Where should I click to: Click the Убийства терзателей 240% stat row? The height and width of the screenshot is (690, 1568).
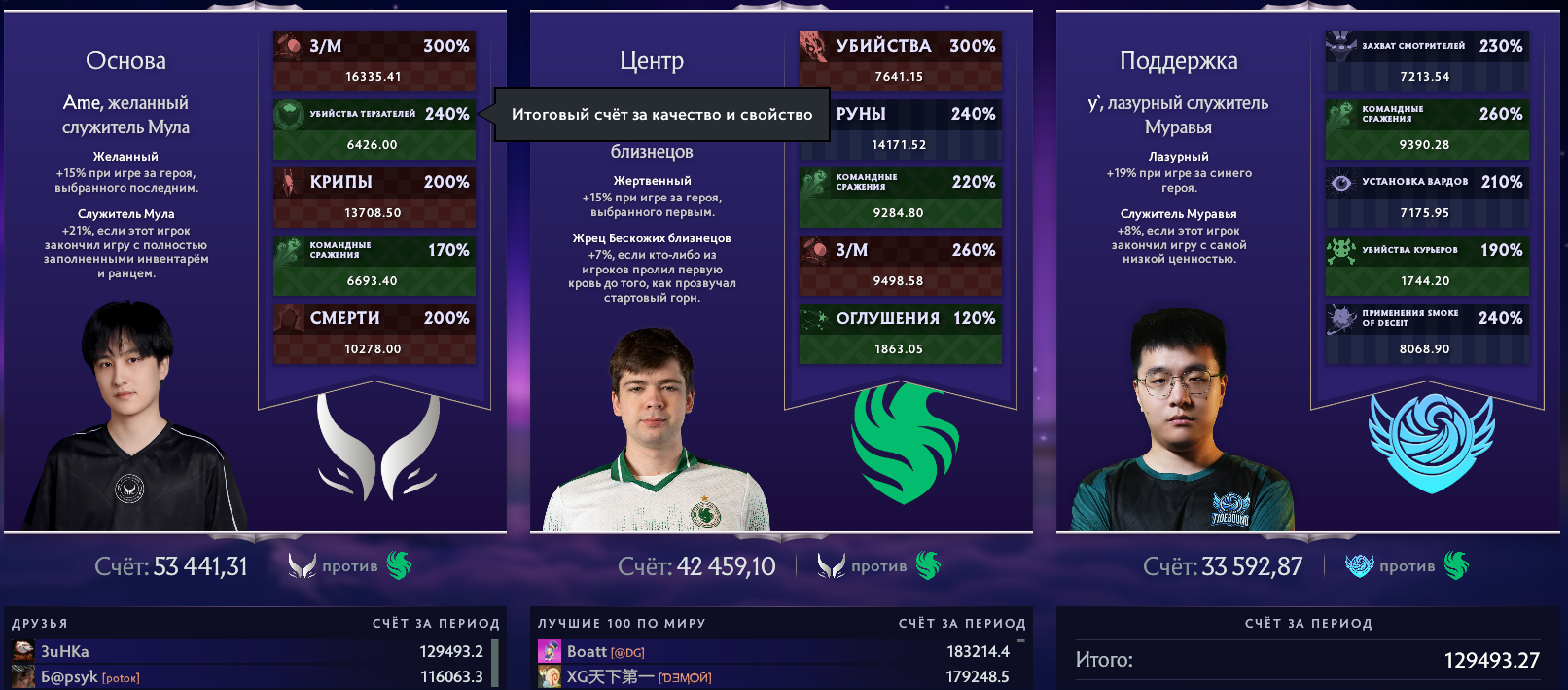374,128
